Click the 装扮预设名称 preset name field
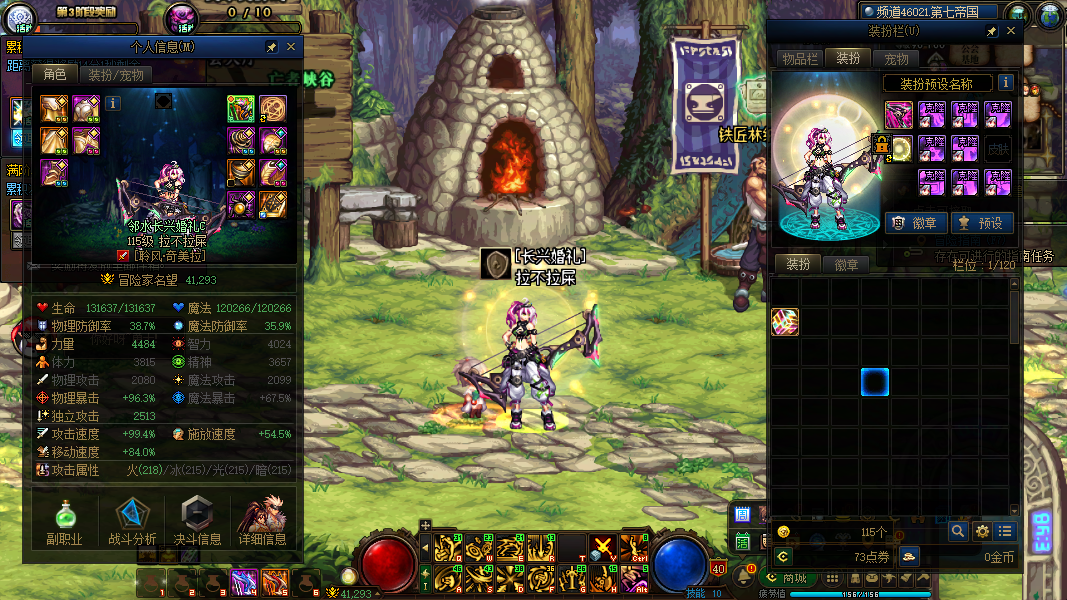Image resolution: width=1067 pixels, height=600 pixels. pyautogui.click(x=937, y=84)
